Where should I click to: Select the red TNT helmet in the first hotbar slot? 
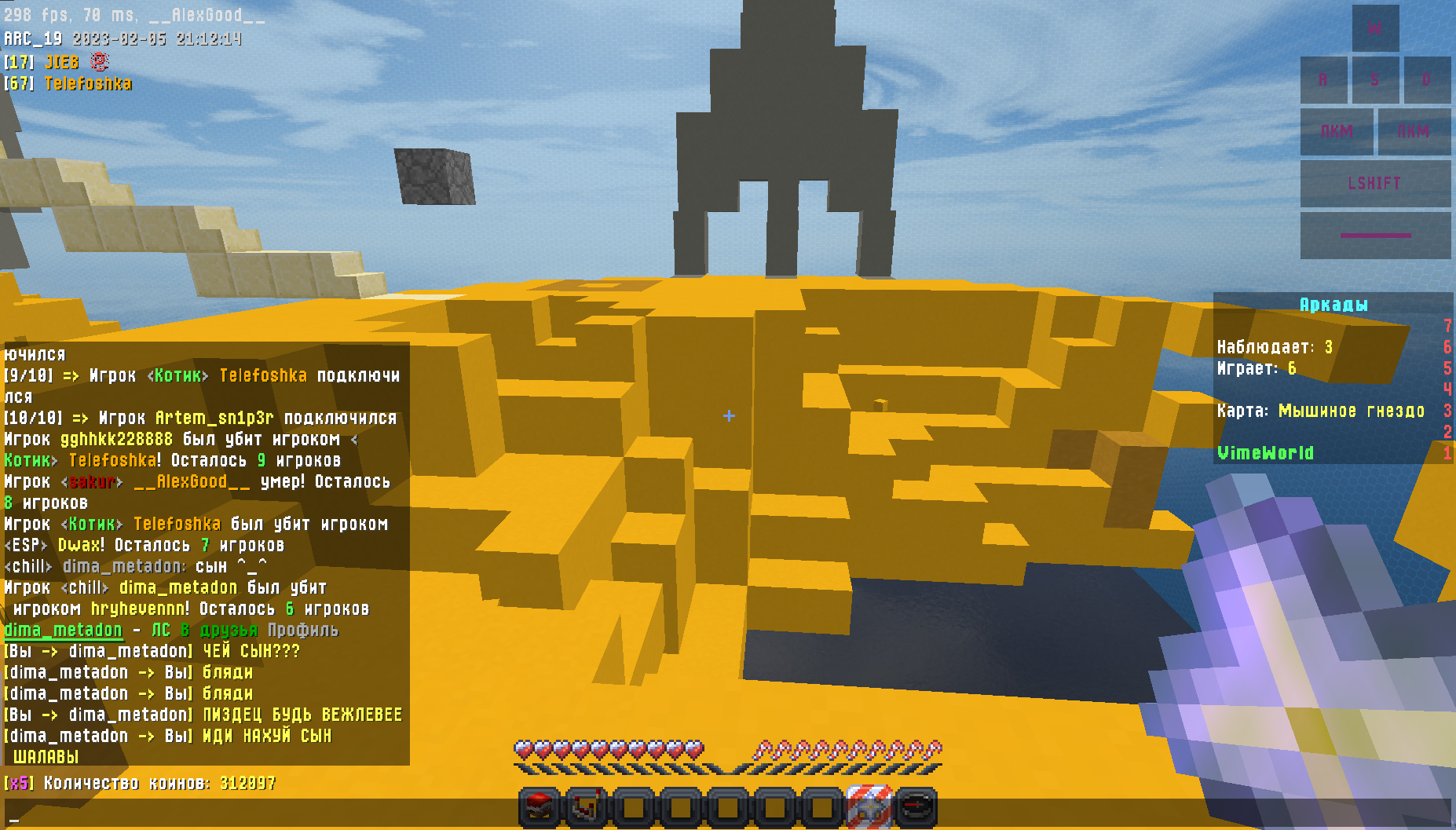537,806
